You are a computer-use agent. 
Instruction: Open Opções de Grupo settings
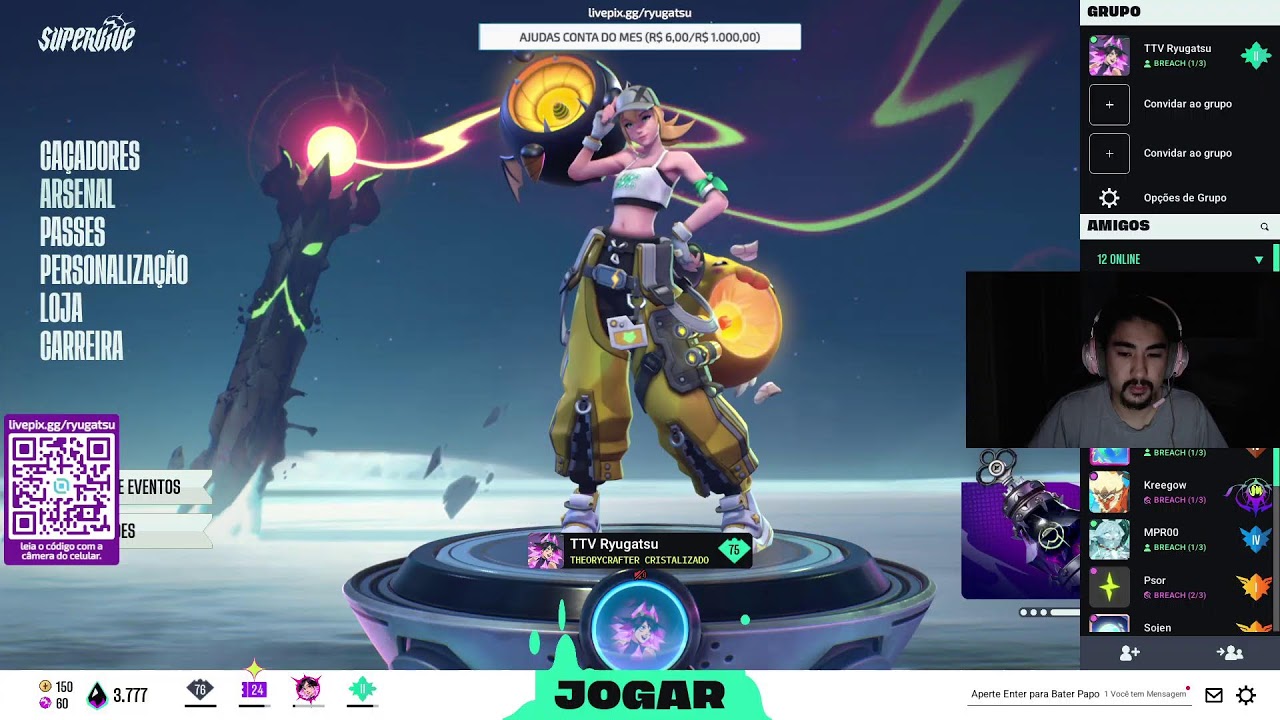pos(1184,198)
